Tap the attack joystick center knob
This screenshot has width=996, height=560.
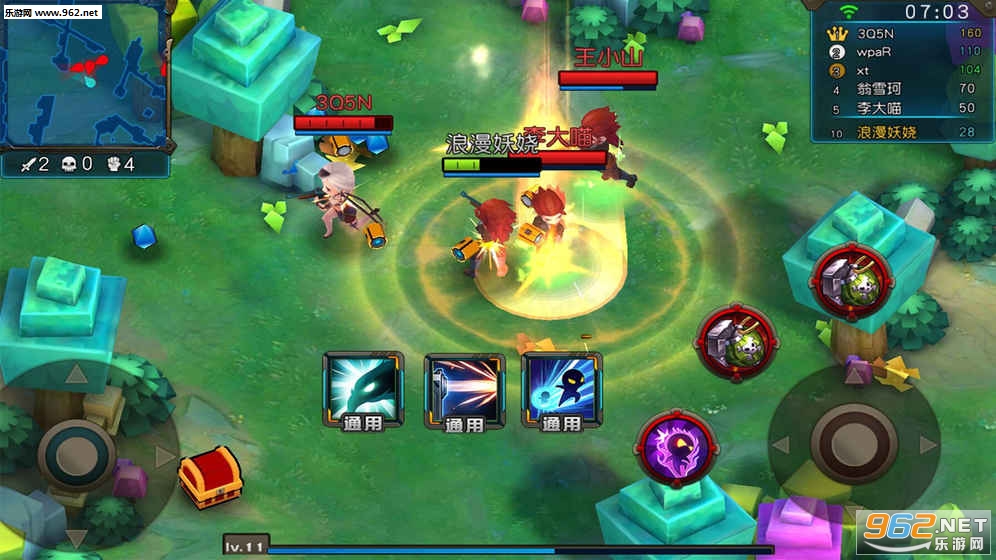click(853, 444)
